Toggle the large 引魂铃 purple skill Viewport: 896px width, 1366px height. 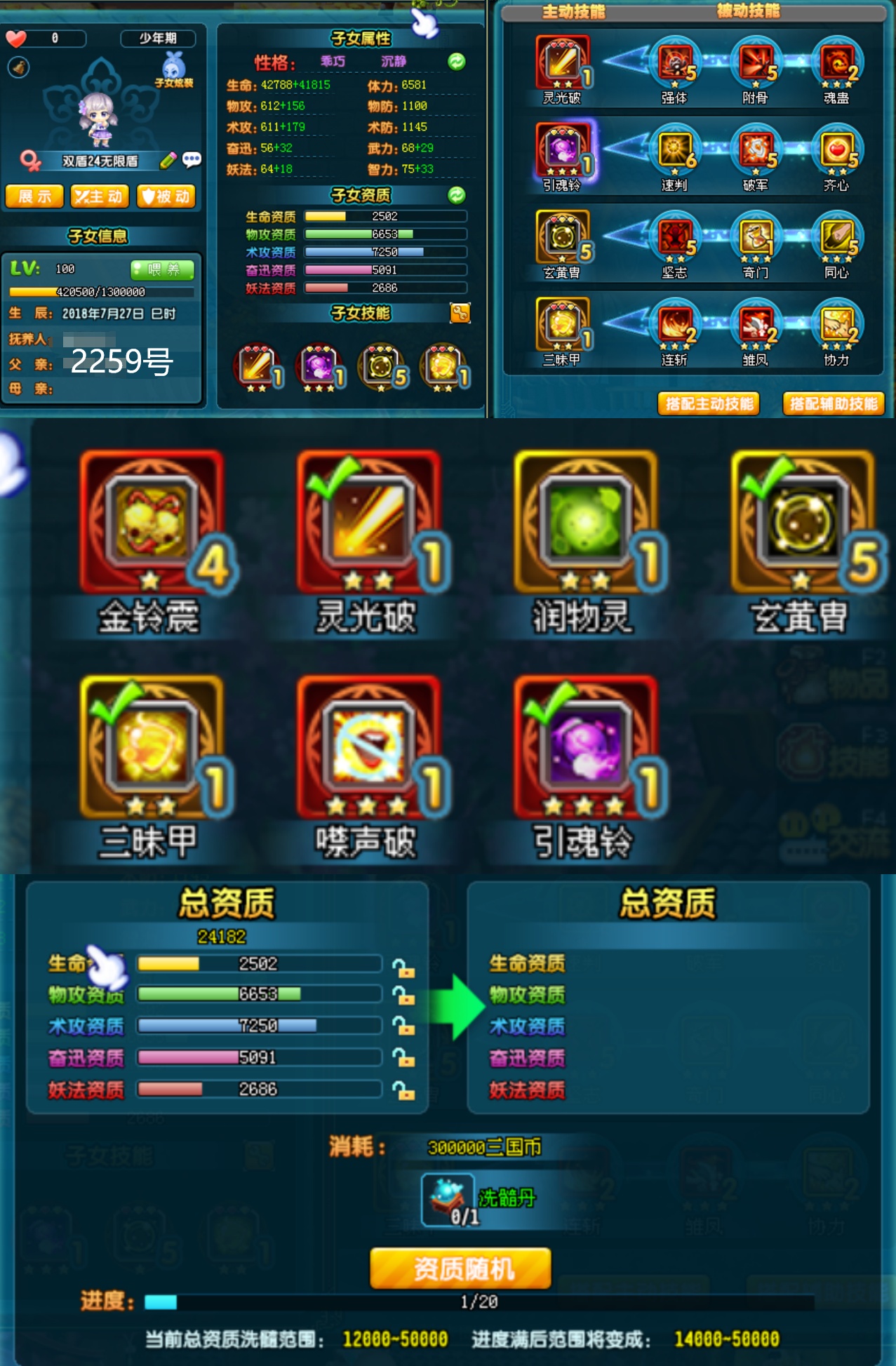pyautogui.click(x=584, y=746)
